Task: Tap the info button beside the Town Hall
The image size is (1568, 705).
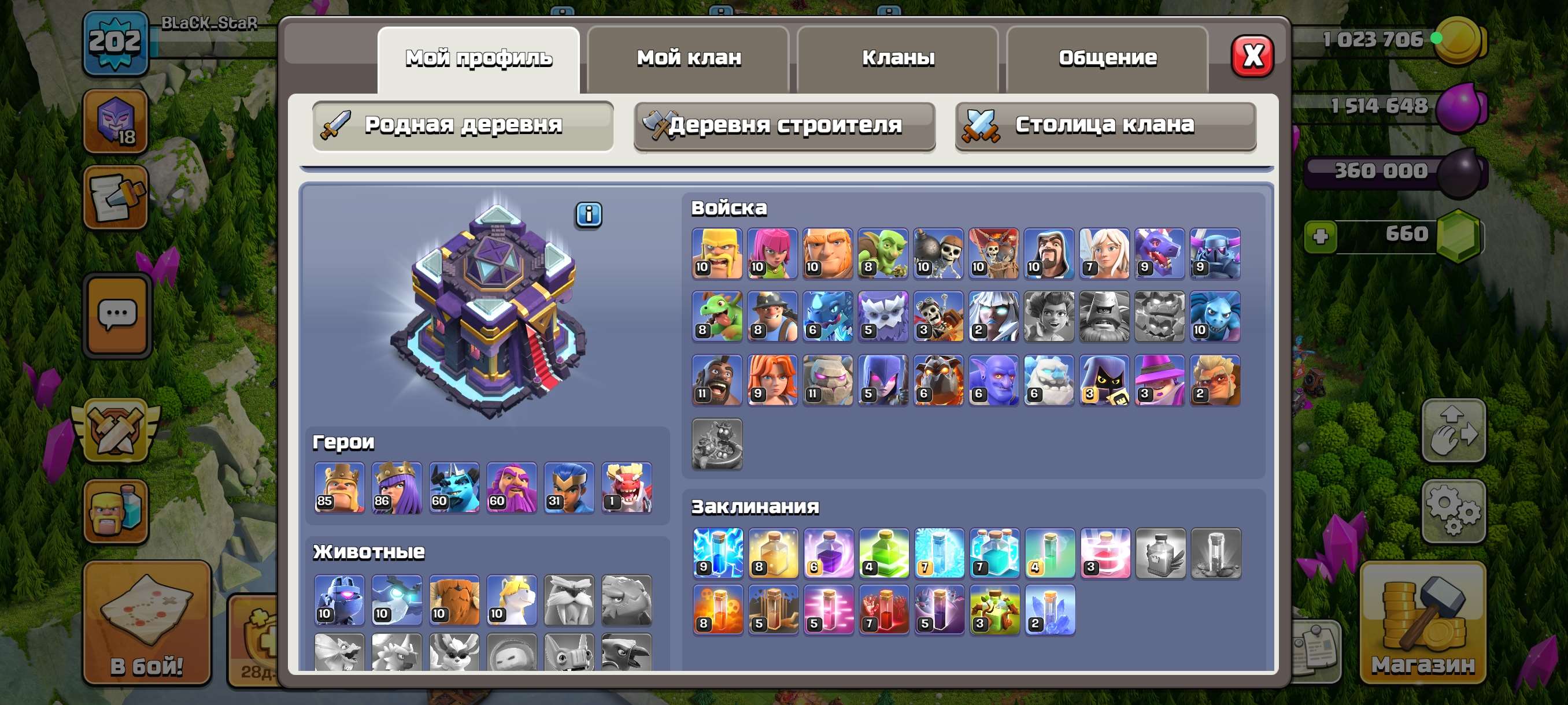Action: (588, 214)
